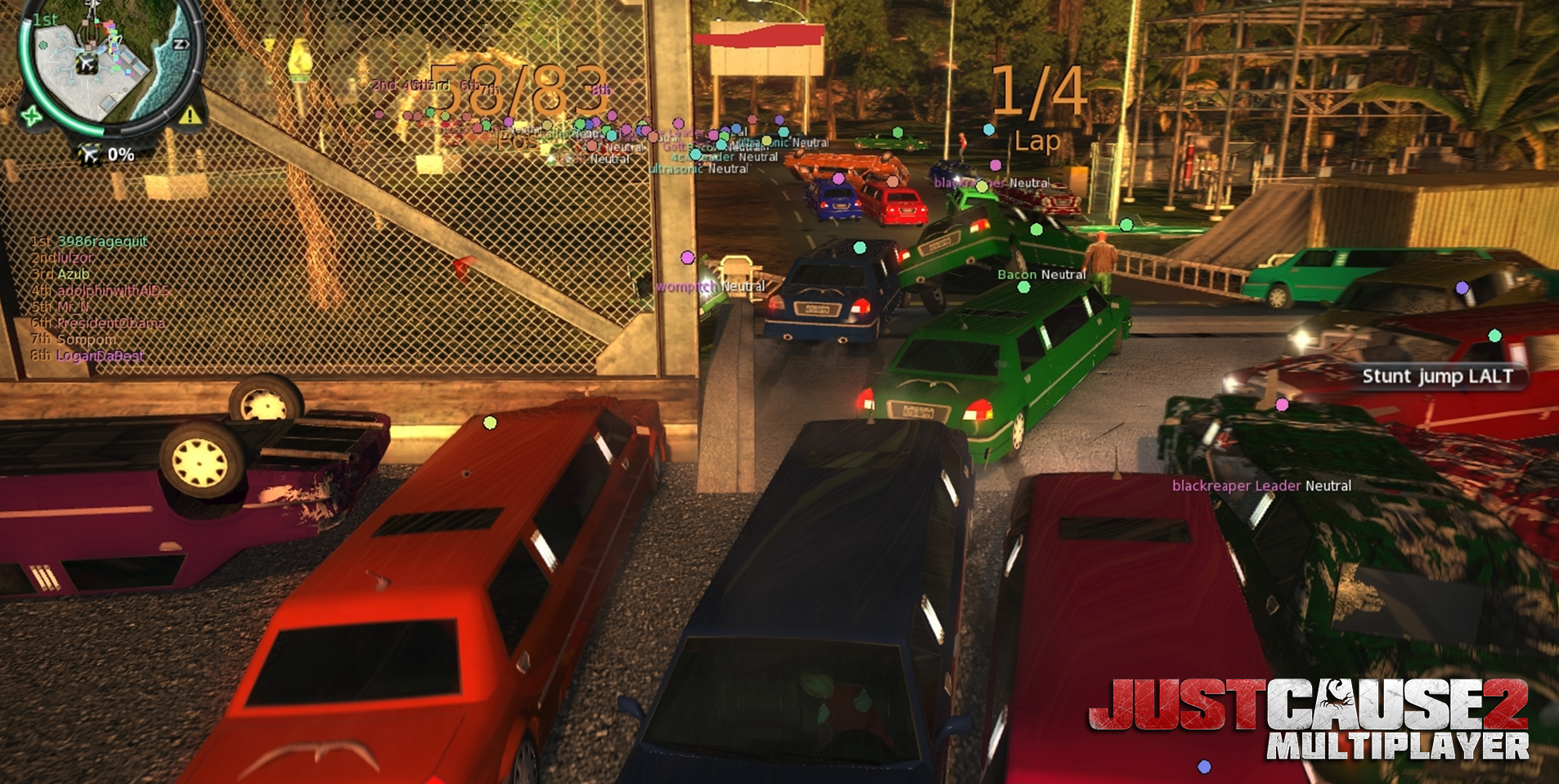The image size is (1559, 784).
Task: Toggle the Bacon Neutral player nametag
Action: (x=1040, y=276)
